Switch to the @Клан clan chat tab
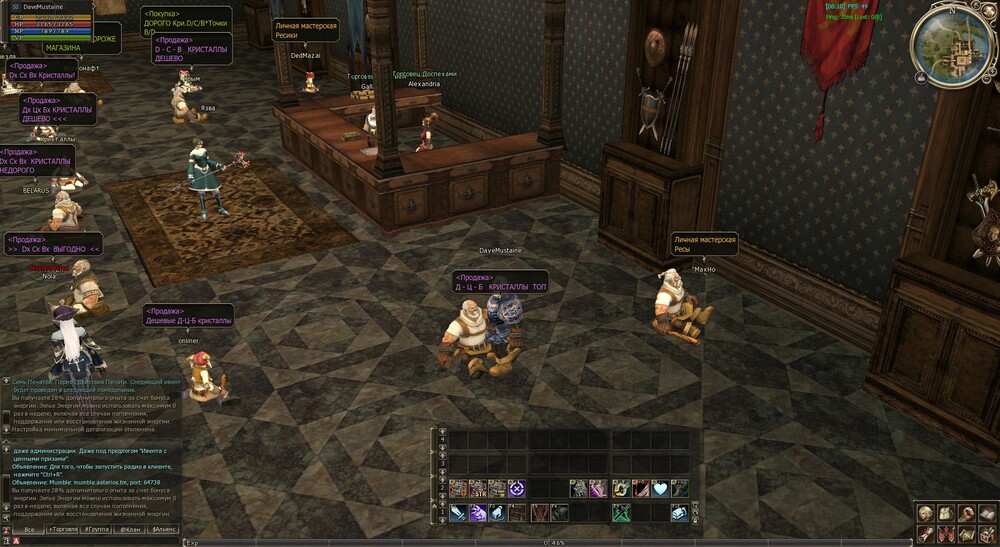 (131, 529)
